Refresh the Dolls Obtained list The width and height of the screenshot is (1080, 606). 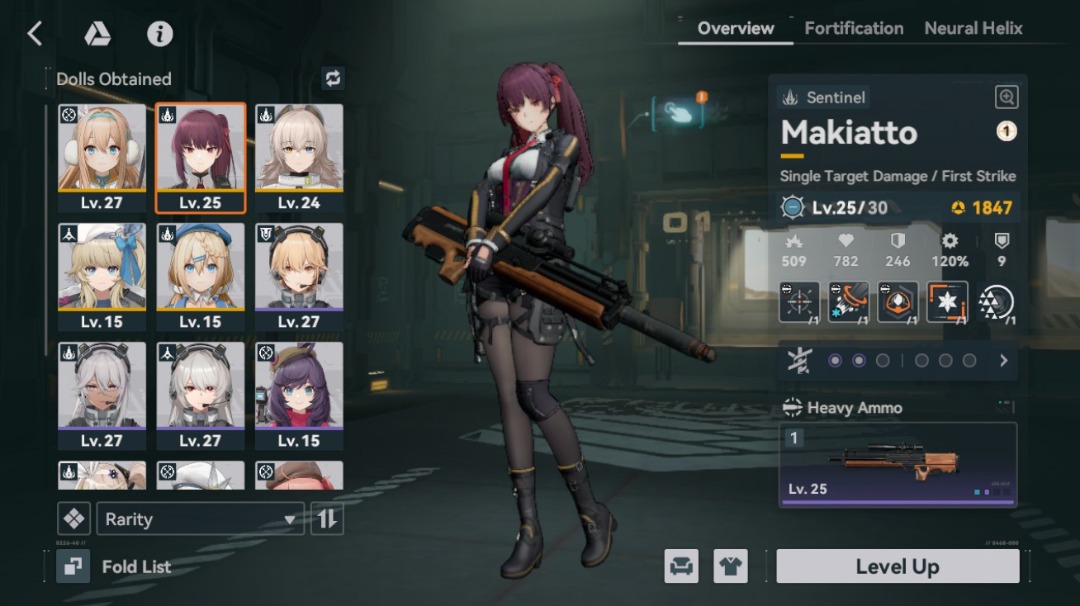pos(333,78)
